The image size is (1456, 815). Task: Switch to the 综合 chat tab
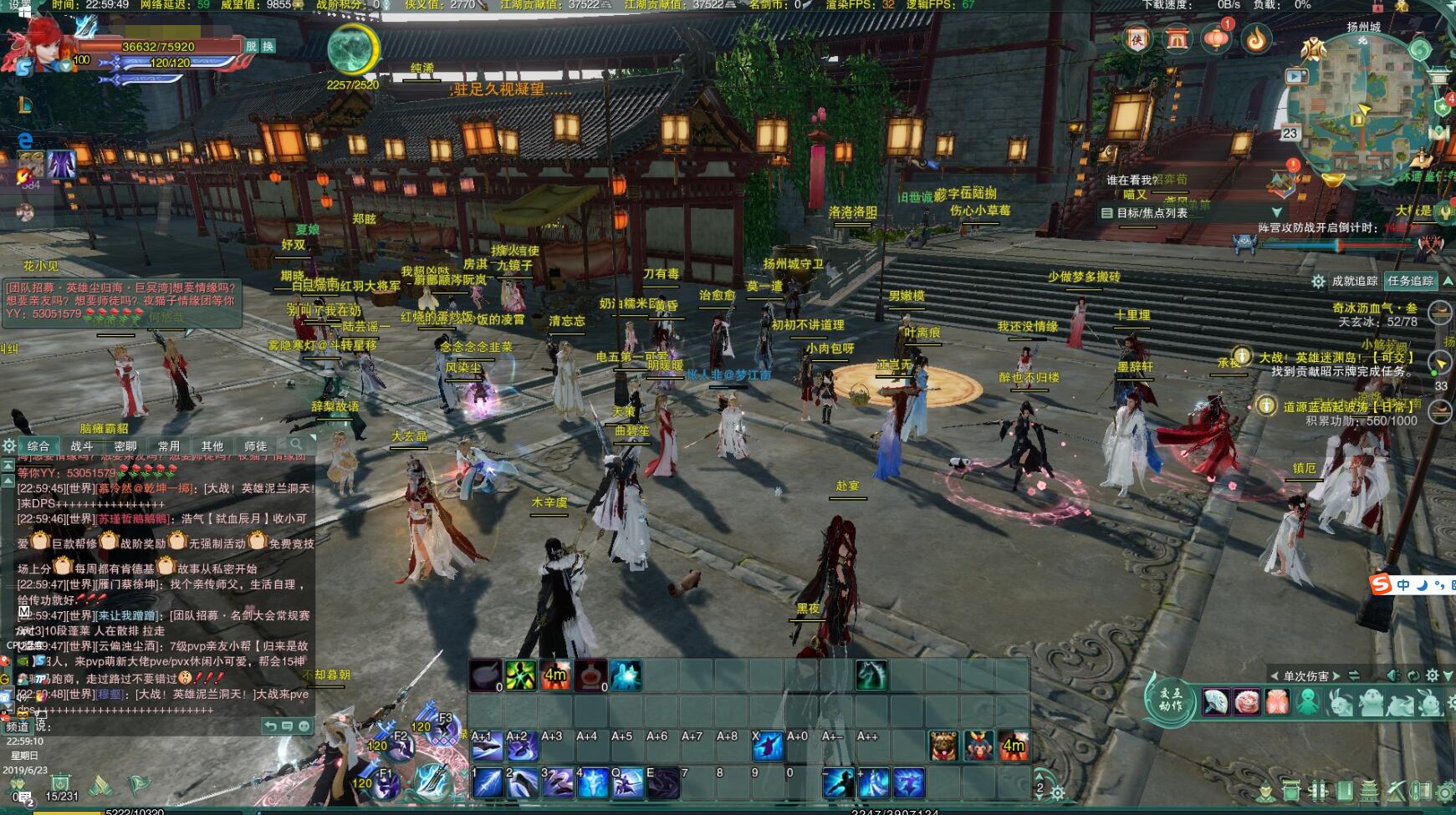pyautogui.click(x=38, y=446)
